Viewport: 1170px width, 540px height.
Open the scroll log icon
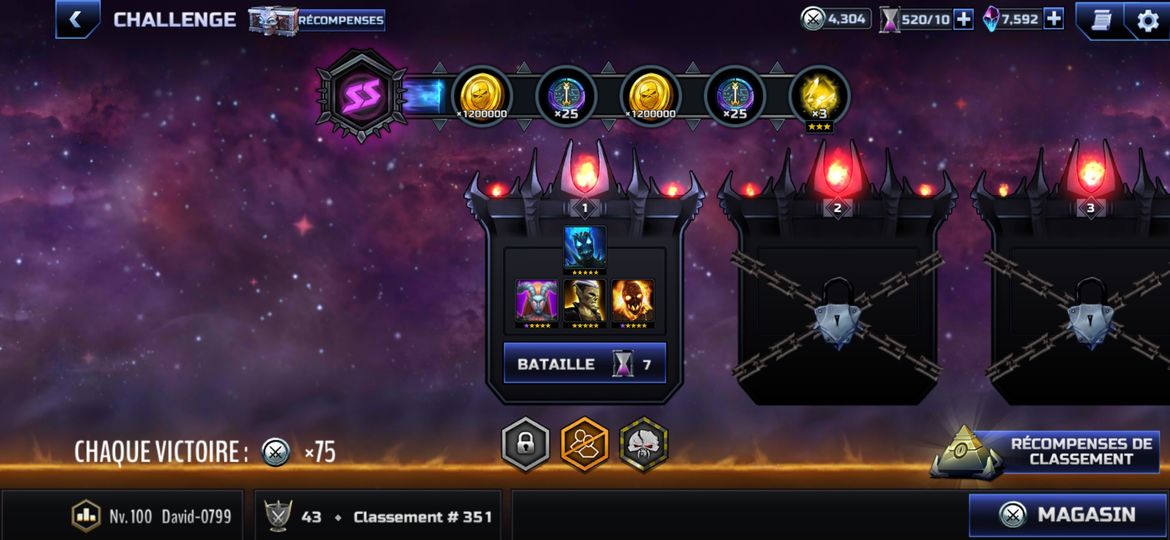point(1099,19)
